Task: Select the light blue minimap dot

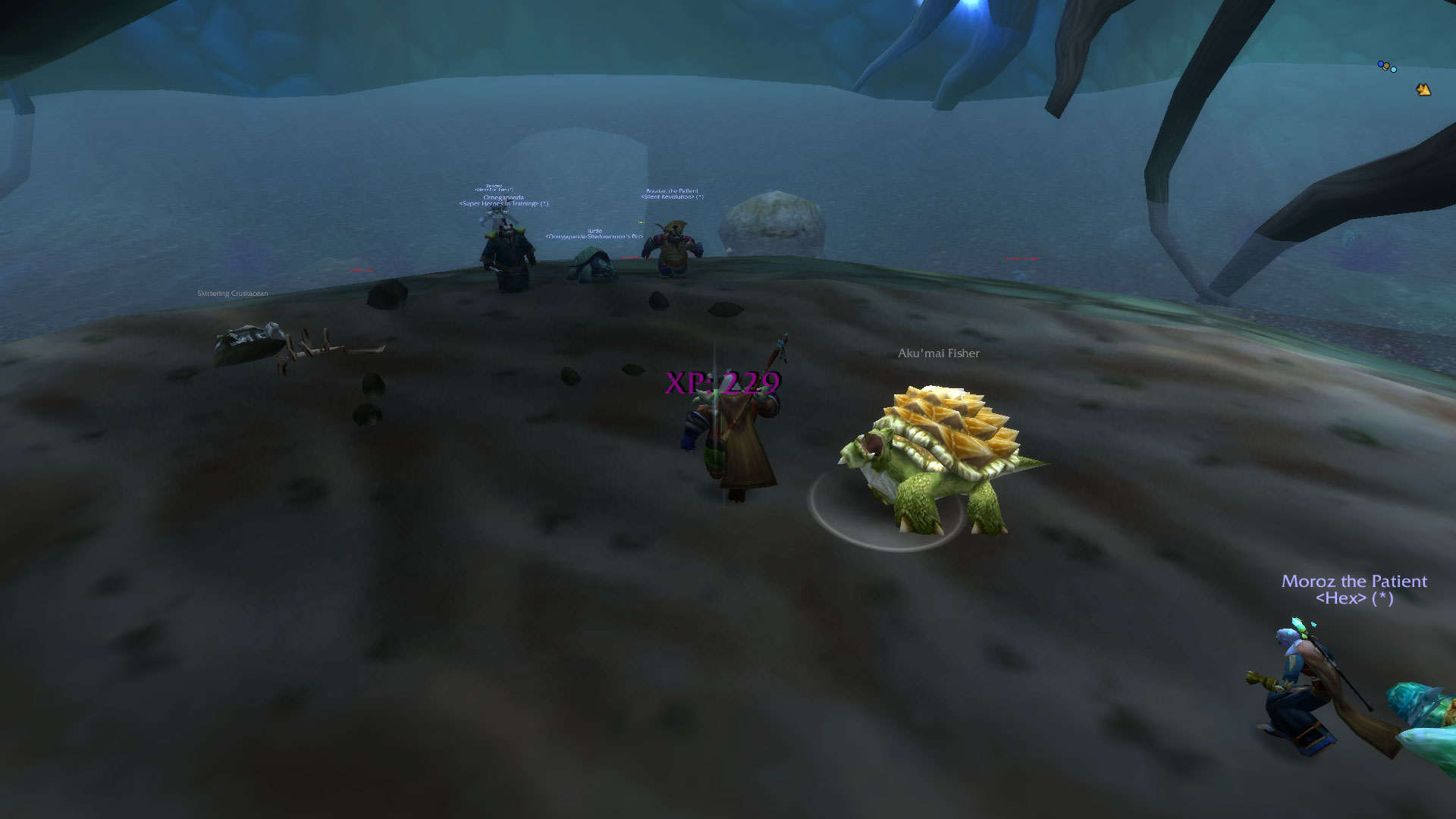Action: pyautogui.click(x=1393, y=70)
